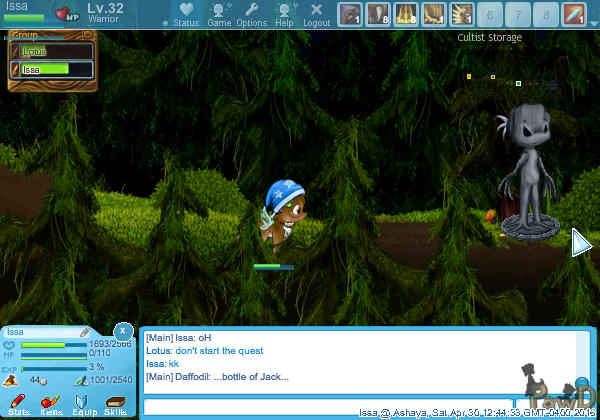Open the Help menu
Screen dimensions: 600x420
pyautogui.click(x=284, y=14)
